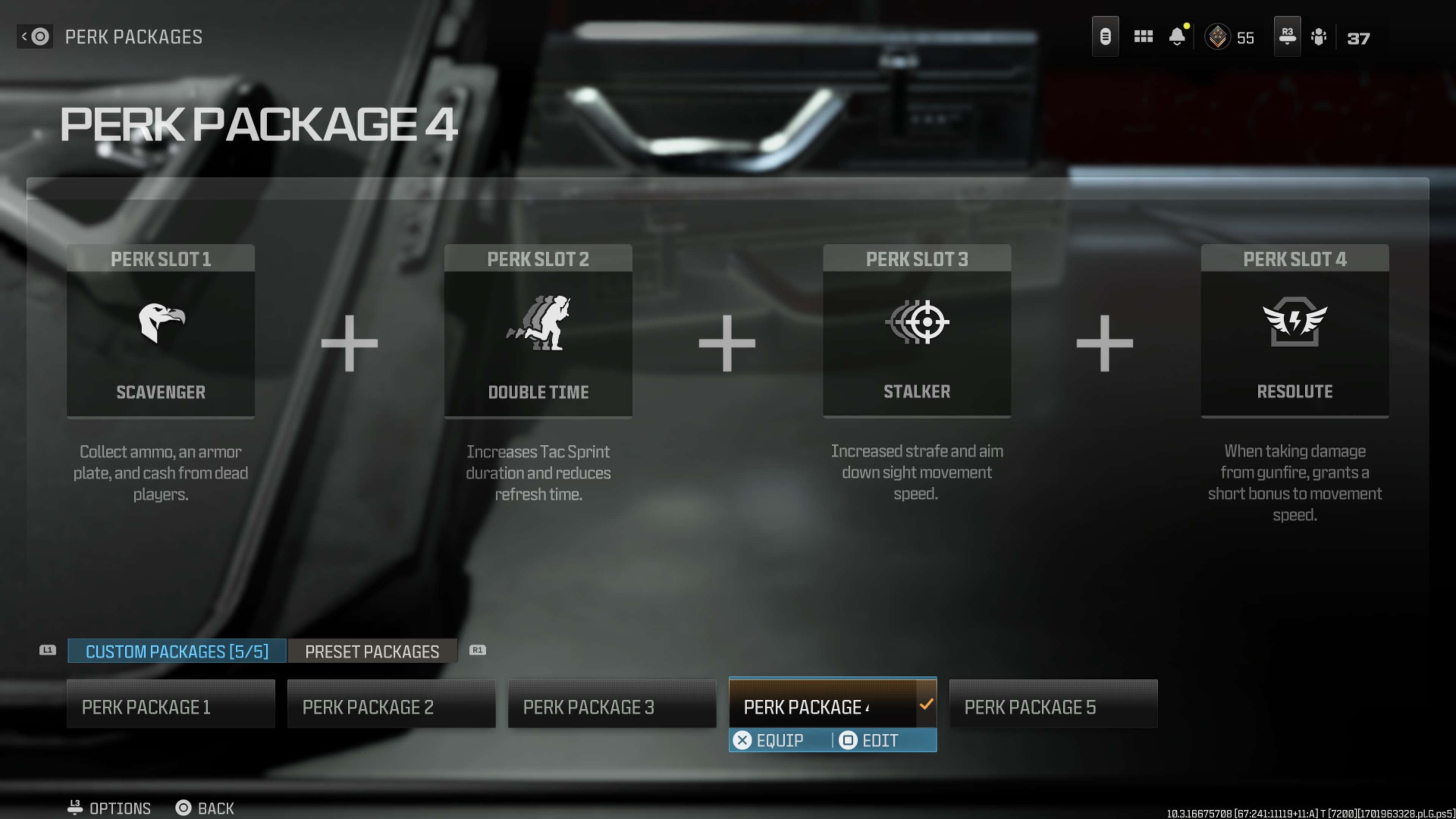Open the Options at the bottom

pos(110,808)
